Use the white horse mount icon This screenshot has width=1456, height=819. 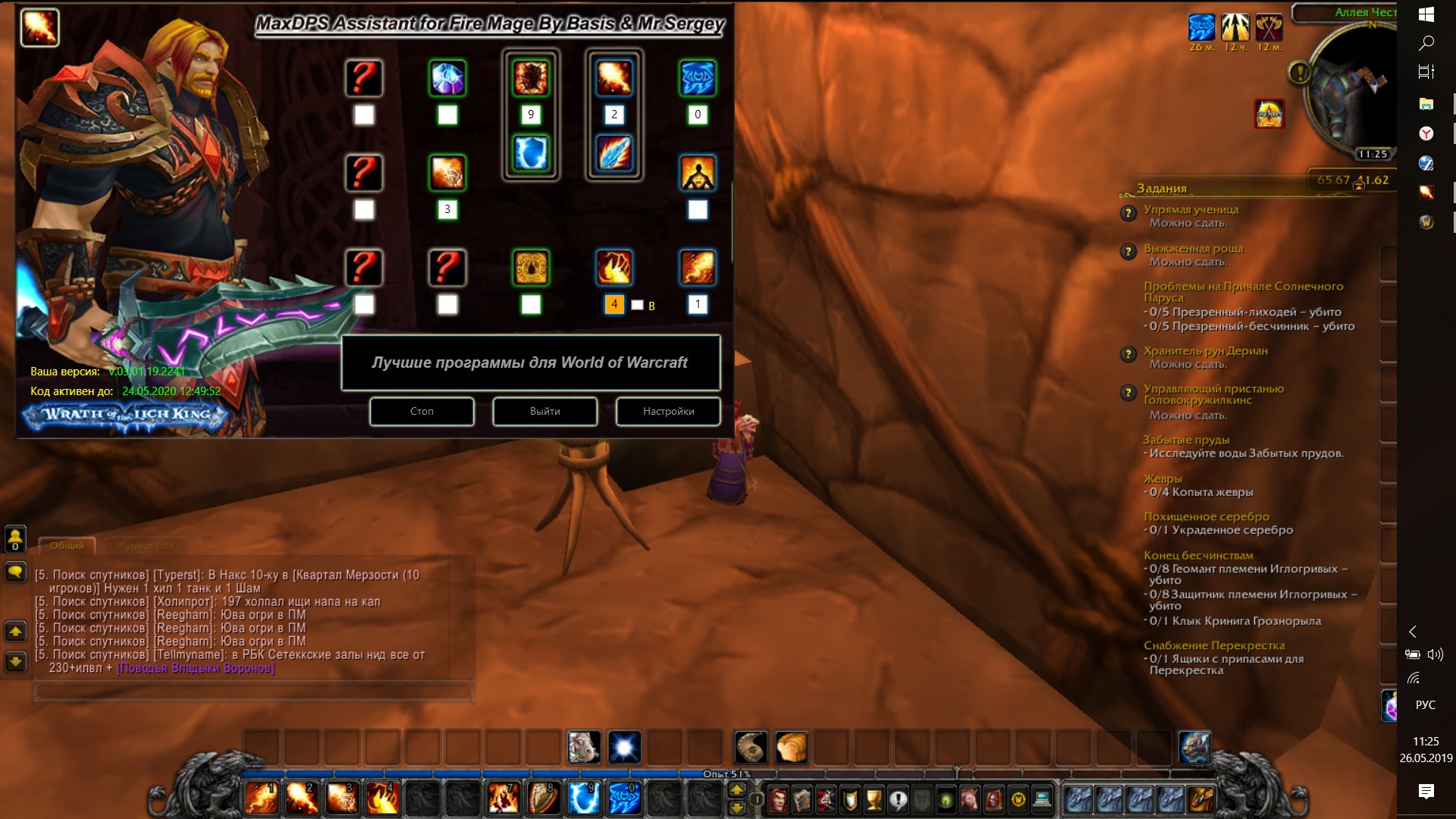(x=584, y=748)
